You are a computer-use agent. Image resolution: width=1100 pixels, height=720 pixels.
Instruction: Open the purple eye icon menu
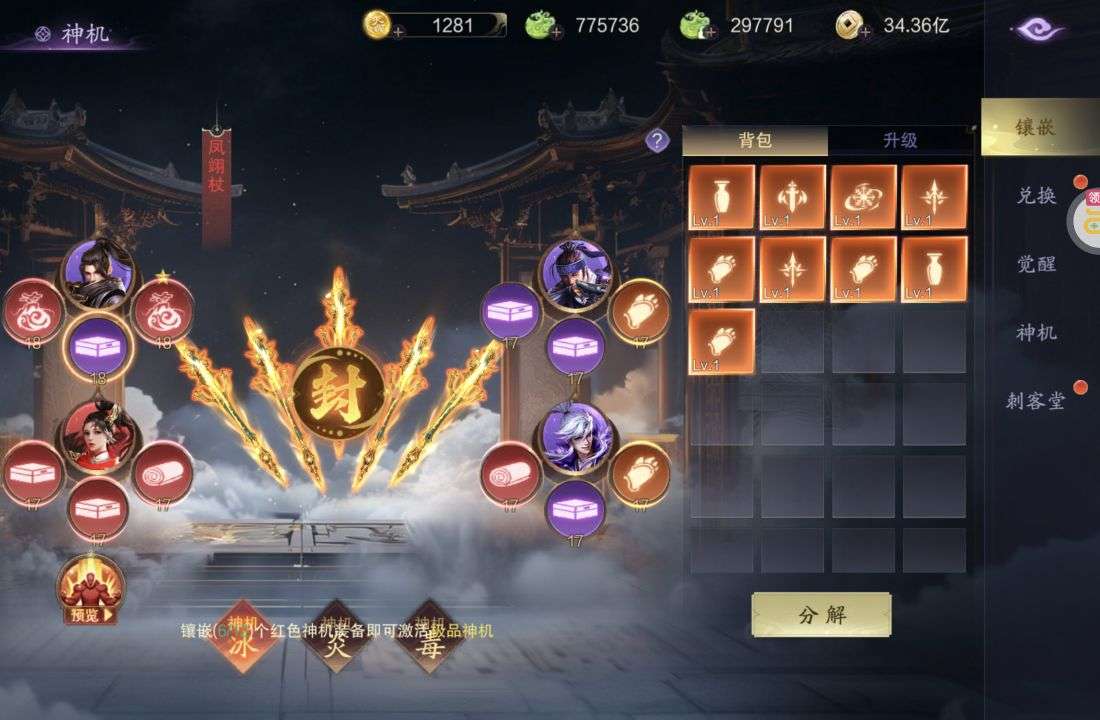pyautogui.click(x=1039, y=30)
